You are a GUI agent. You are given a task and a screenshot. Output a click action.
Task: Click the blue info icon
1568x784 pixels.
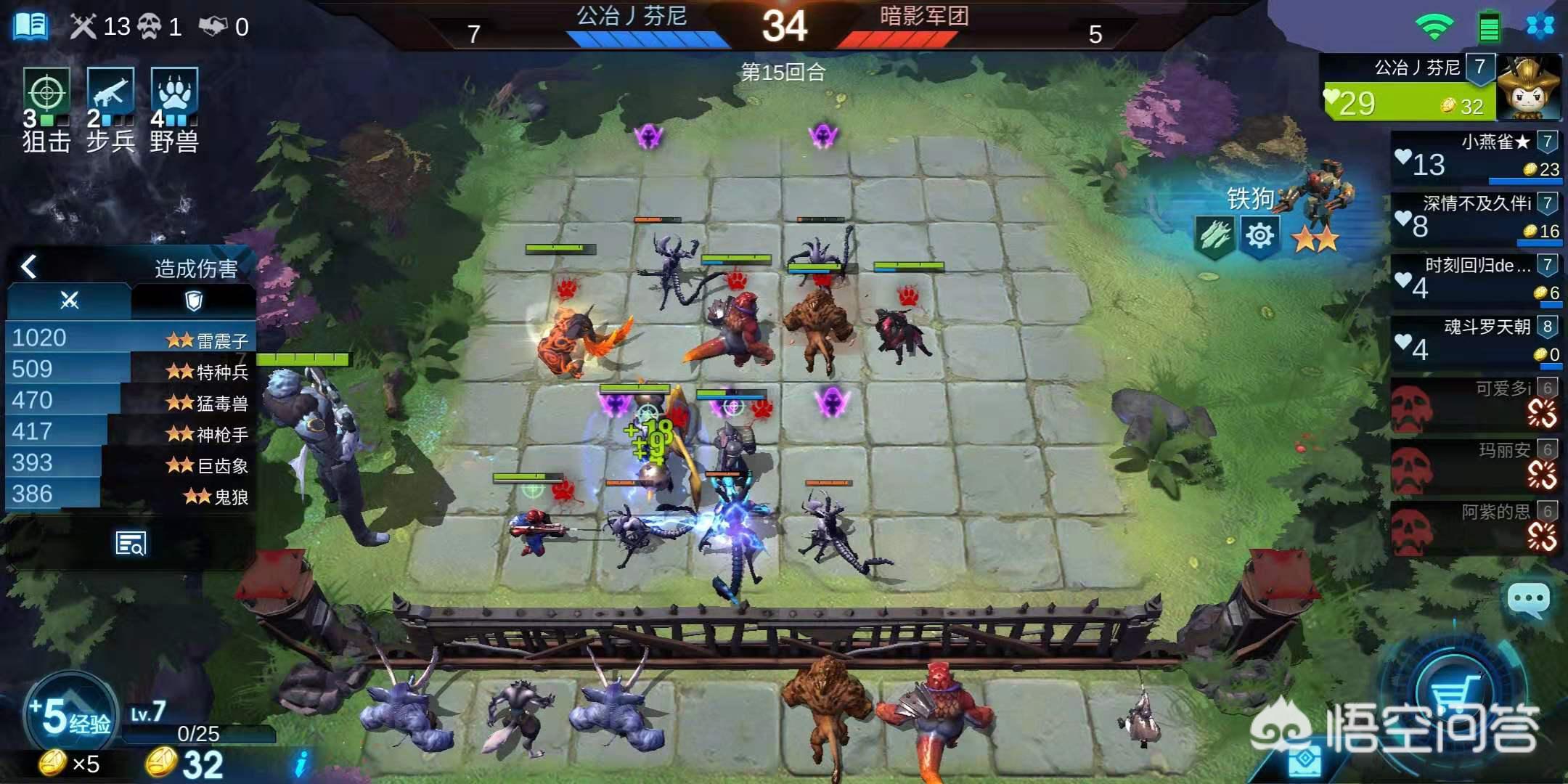pyautogui.click(x=301, y=764)
